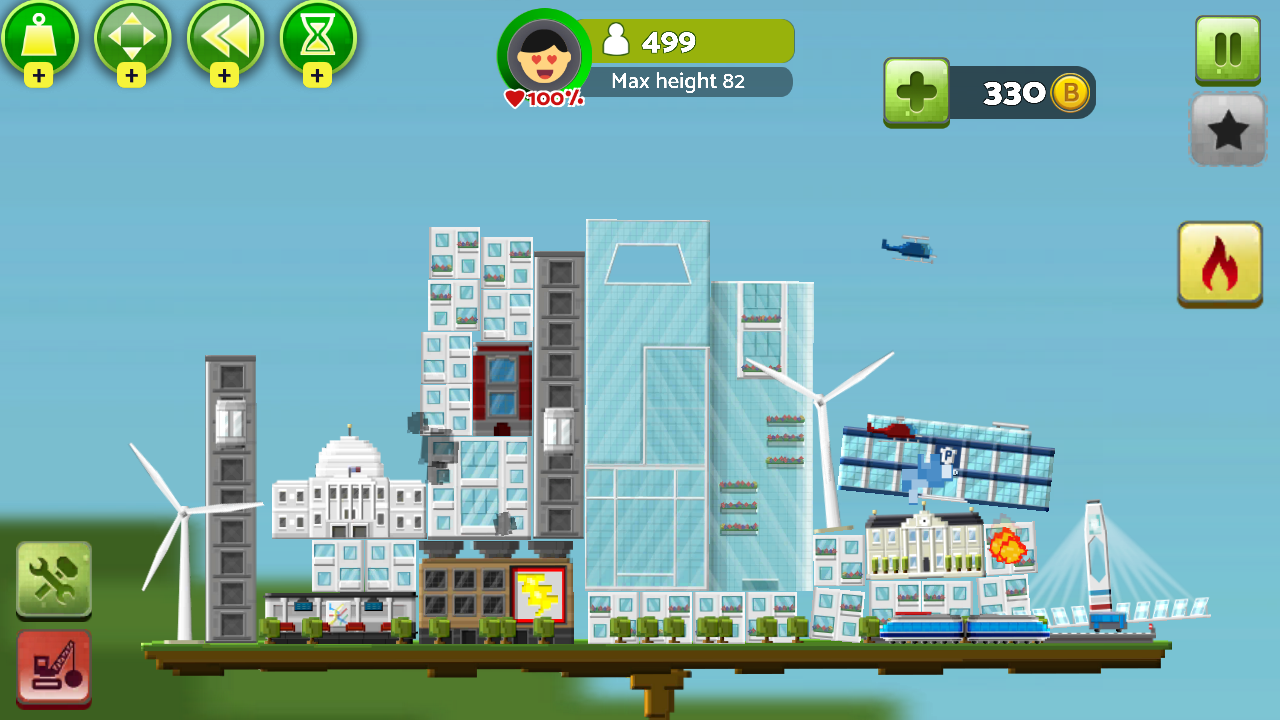The image size is (1280, 720).
Task: Add coins with the green plus button
Action: pos(916,93)
